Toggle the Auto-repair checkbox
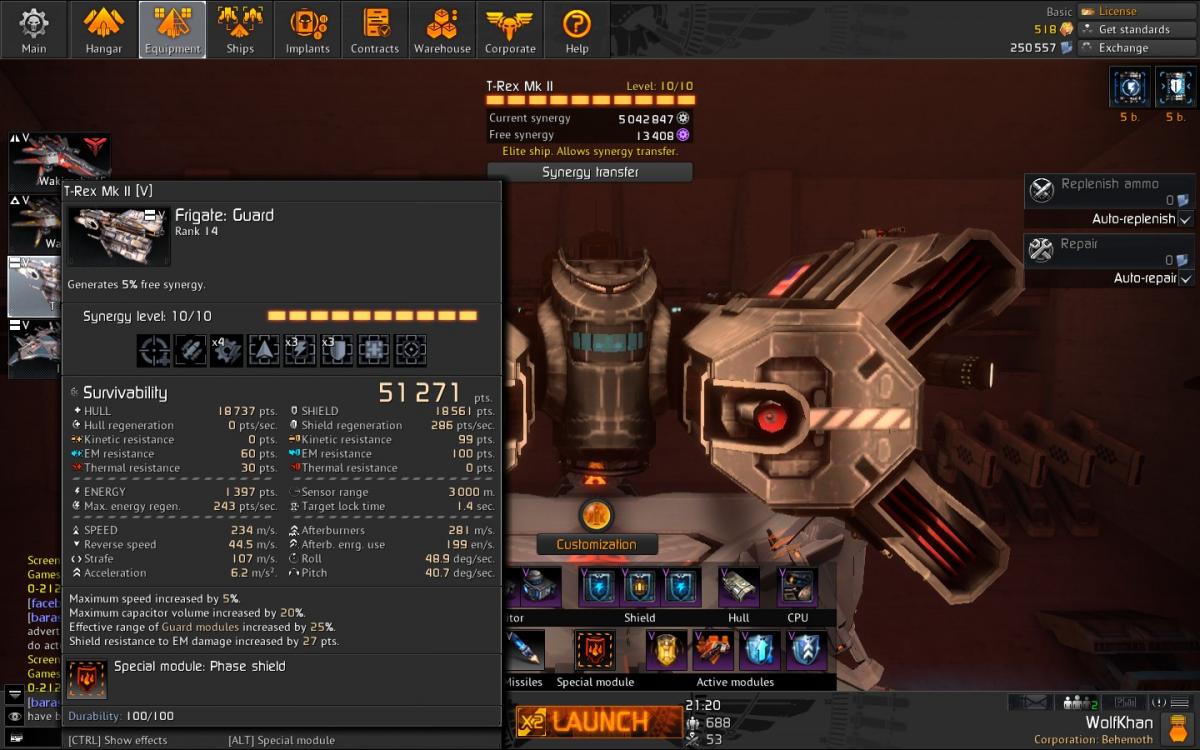The image size is (1200, 750). point(1185,278)
